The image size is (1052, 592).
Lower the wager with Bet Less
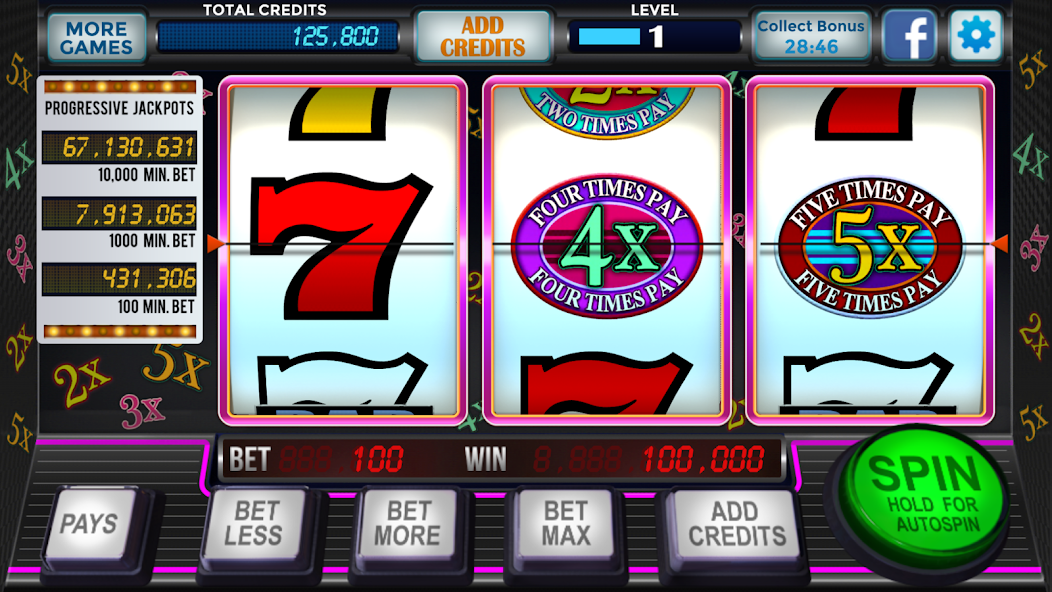[253, 523]
